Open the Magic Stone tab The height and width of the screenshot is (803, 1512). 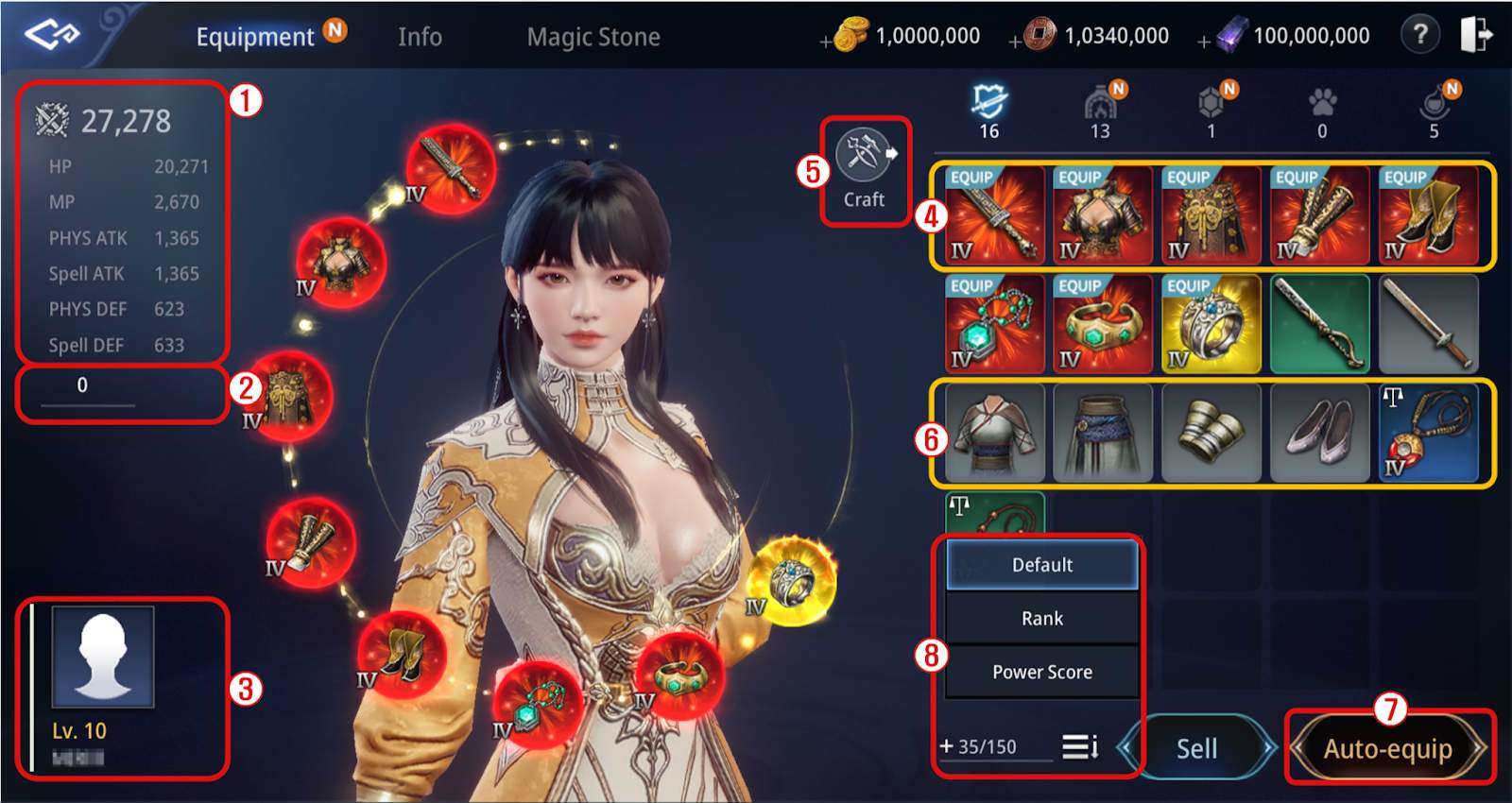point(594,36)
